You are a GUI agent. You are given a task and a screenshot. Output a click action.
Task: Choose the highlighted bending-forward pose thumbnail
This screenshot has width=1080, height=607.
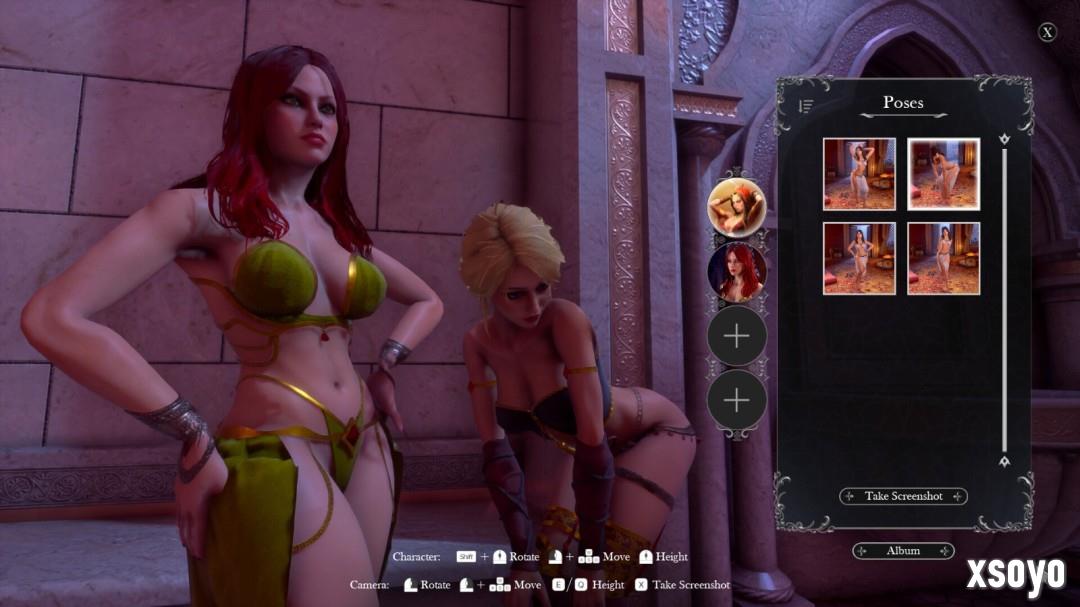[943, 174]
